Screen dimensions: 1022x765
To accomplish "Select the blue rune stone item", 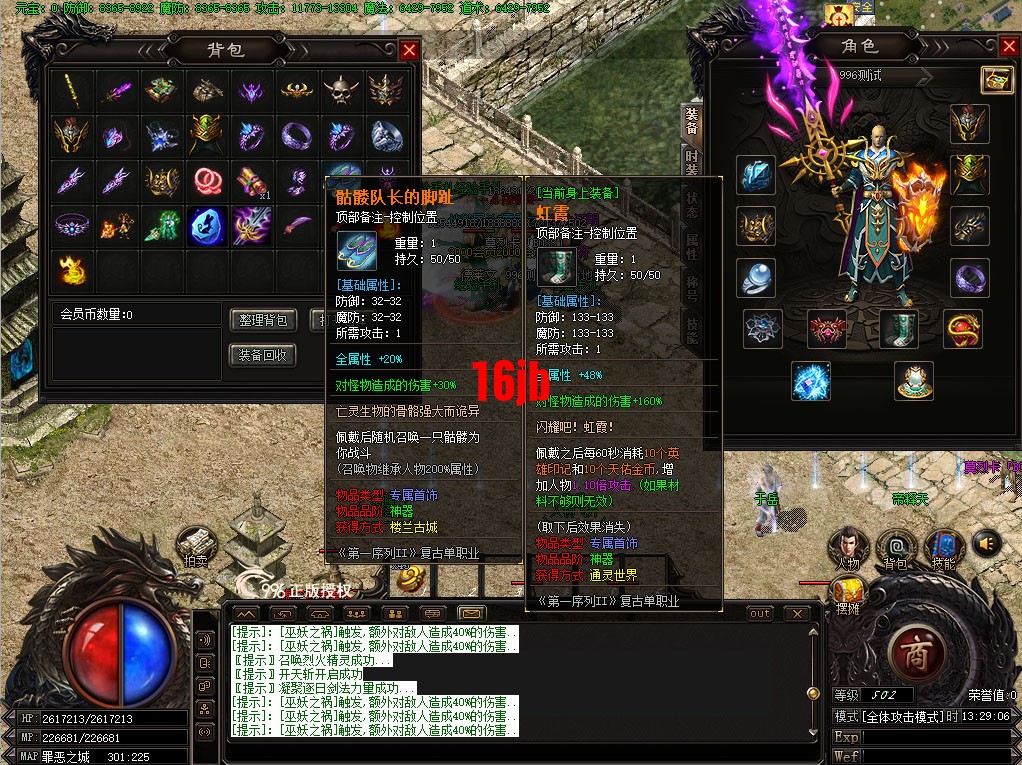I will click(x=205, y=226).
